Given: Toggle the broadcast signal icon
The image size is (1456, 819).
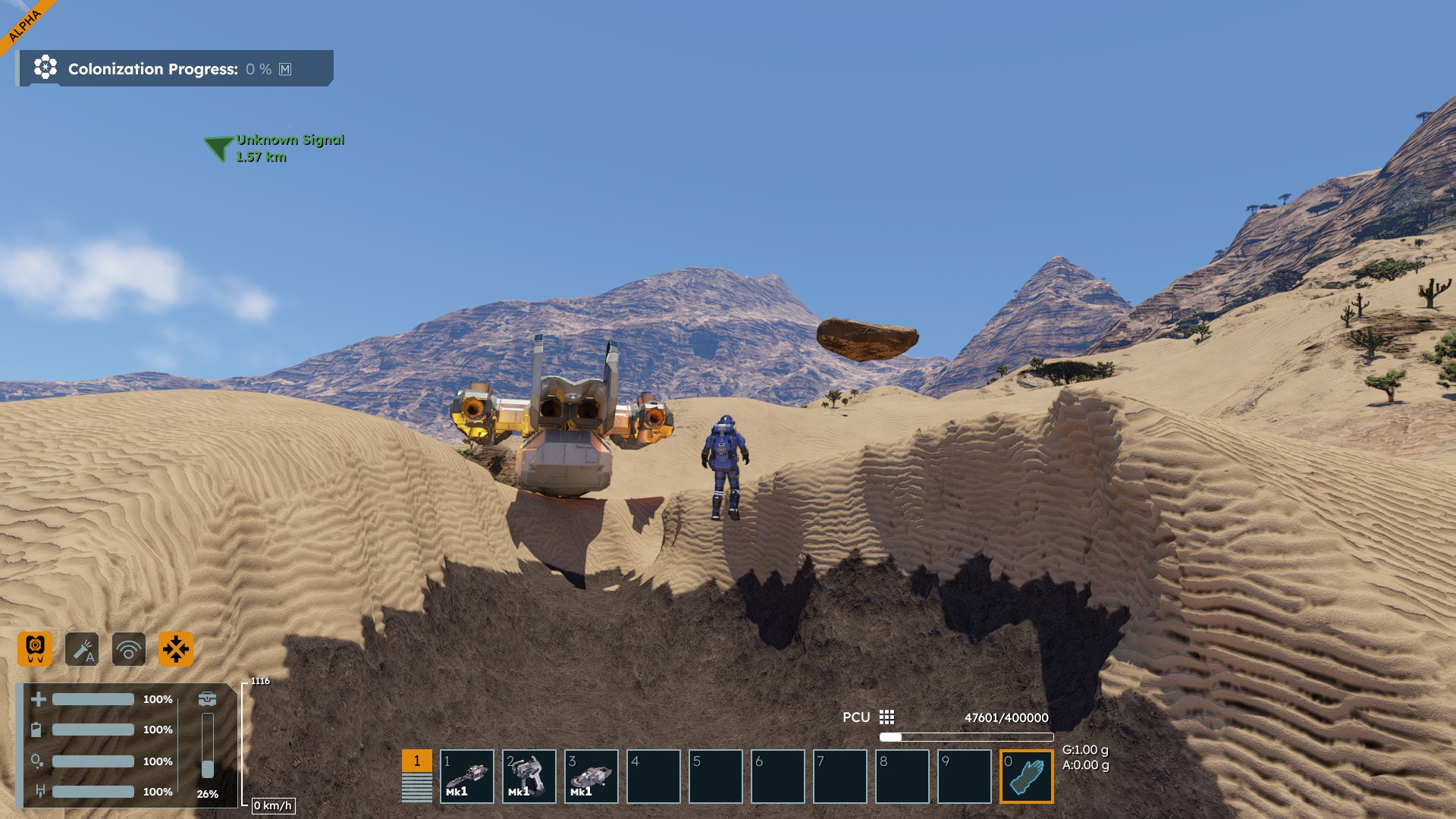Looking at the screenshot, I should [x=129, y=649].
